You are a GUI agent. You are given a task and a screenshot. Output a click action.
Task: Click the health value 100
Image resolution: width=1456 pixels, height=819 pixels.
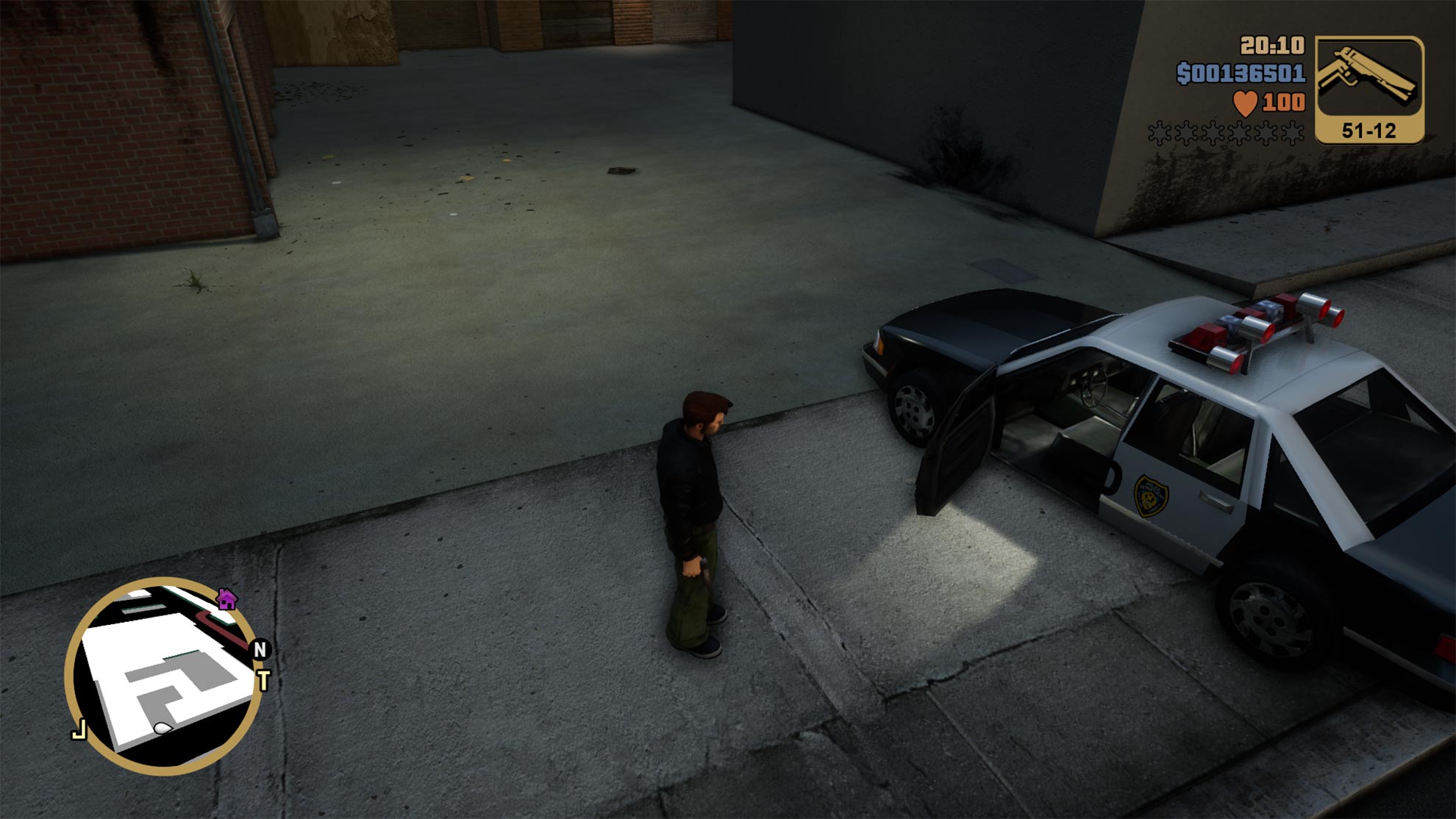(1281, 103)
